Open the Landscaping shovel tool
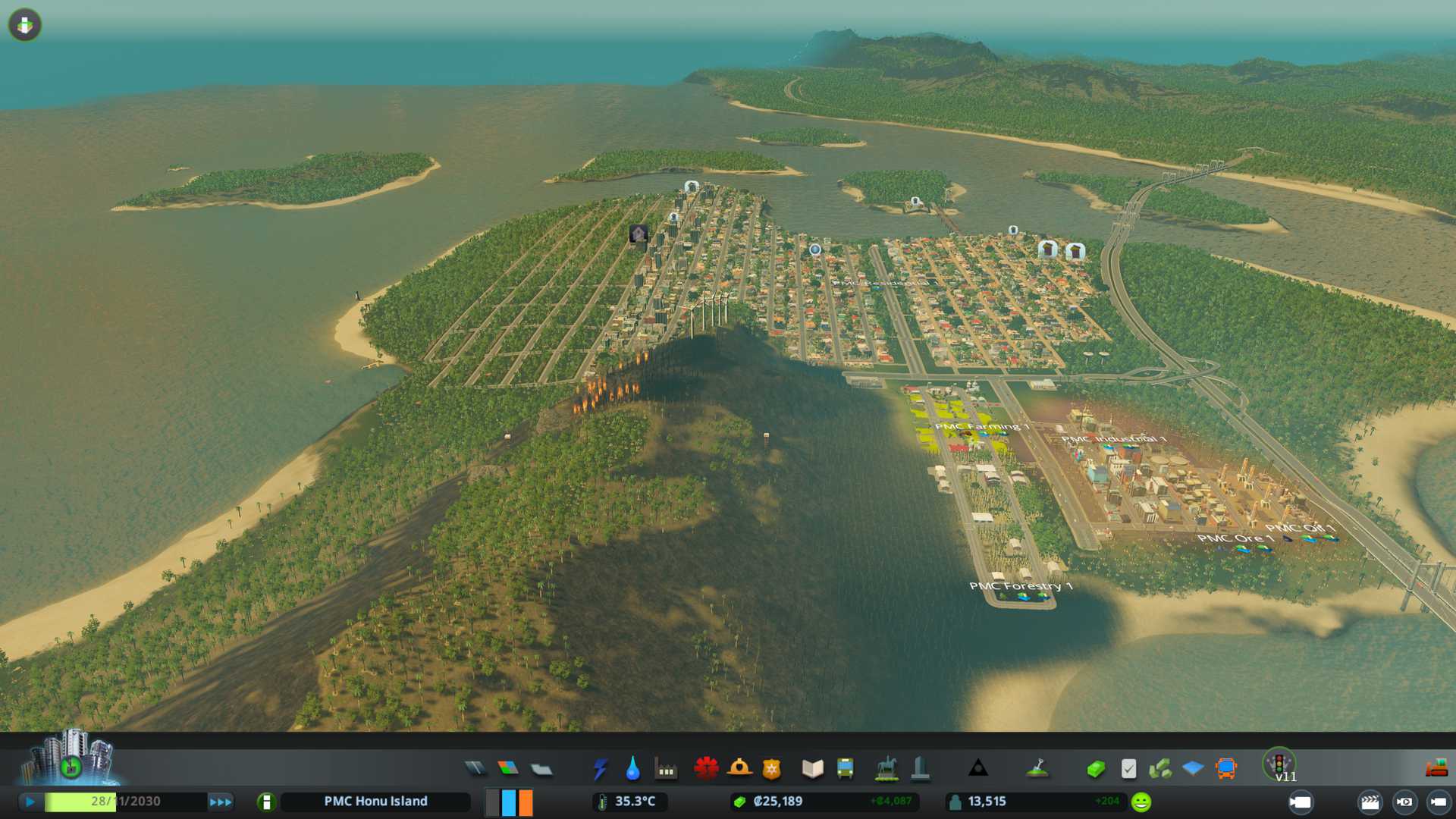 (1037, 769)
